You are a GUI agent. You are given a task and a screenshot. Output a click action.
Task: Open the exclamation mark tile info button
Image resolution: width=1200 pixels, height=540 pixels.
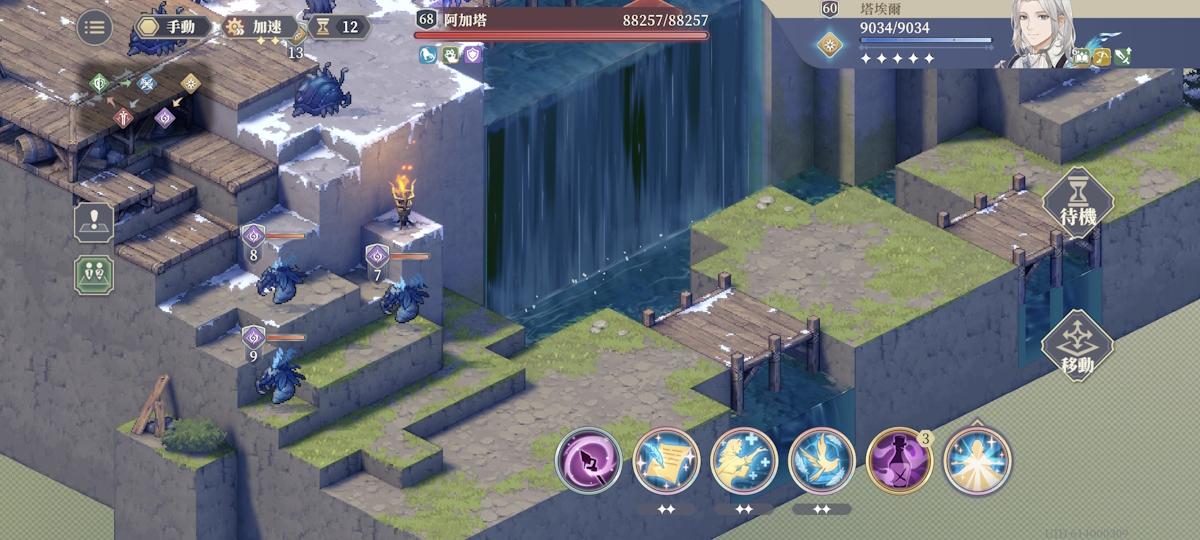tap(94, 223)
